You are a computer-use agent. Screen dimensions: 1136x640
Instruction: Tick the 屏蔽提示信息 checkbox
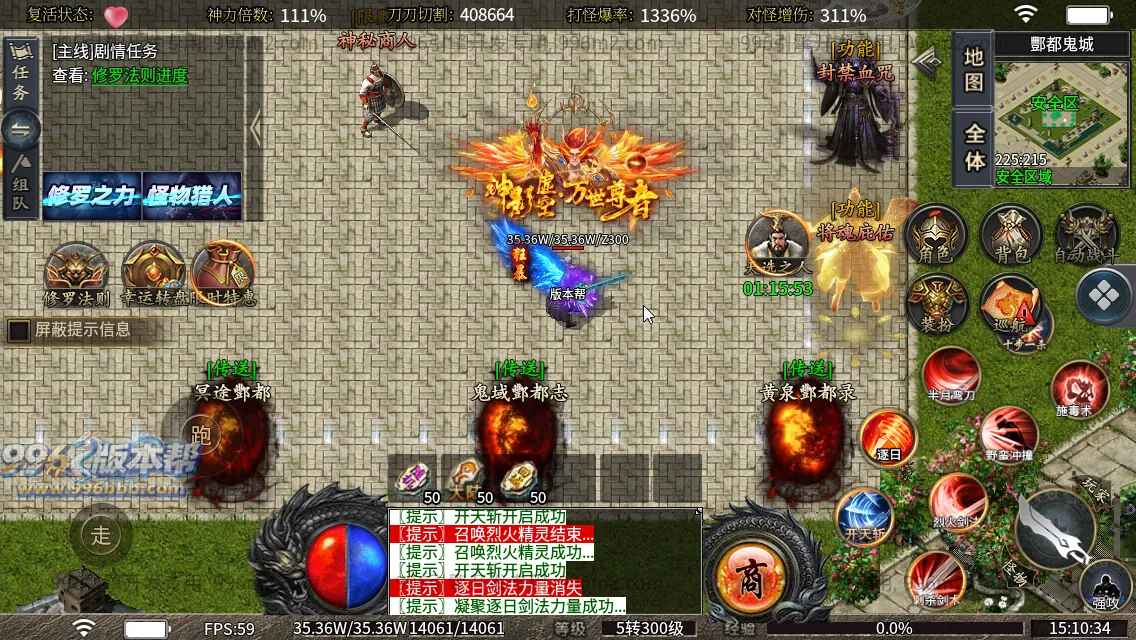[x=19, y=330]
